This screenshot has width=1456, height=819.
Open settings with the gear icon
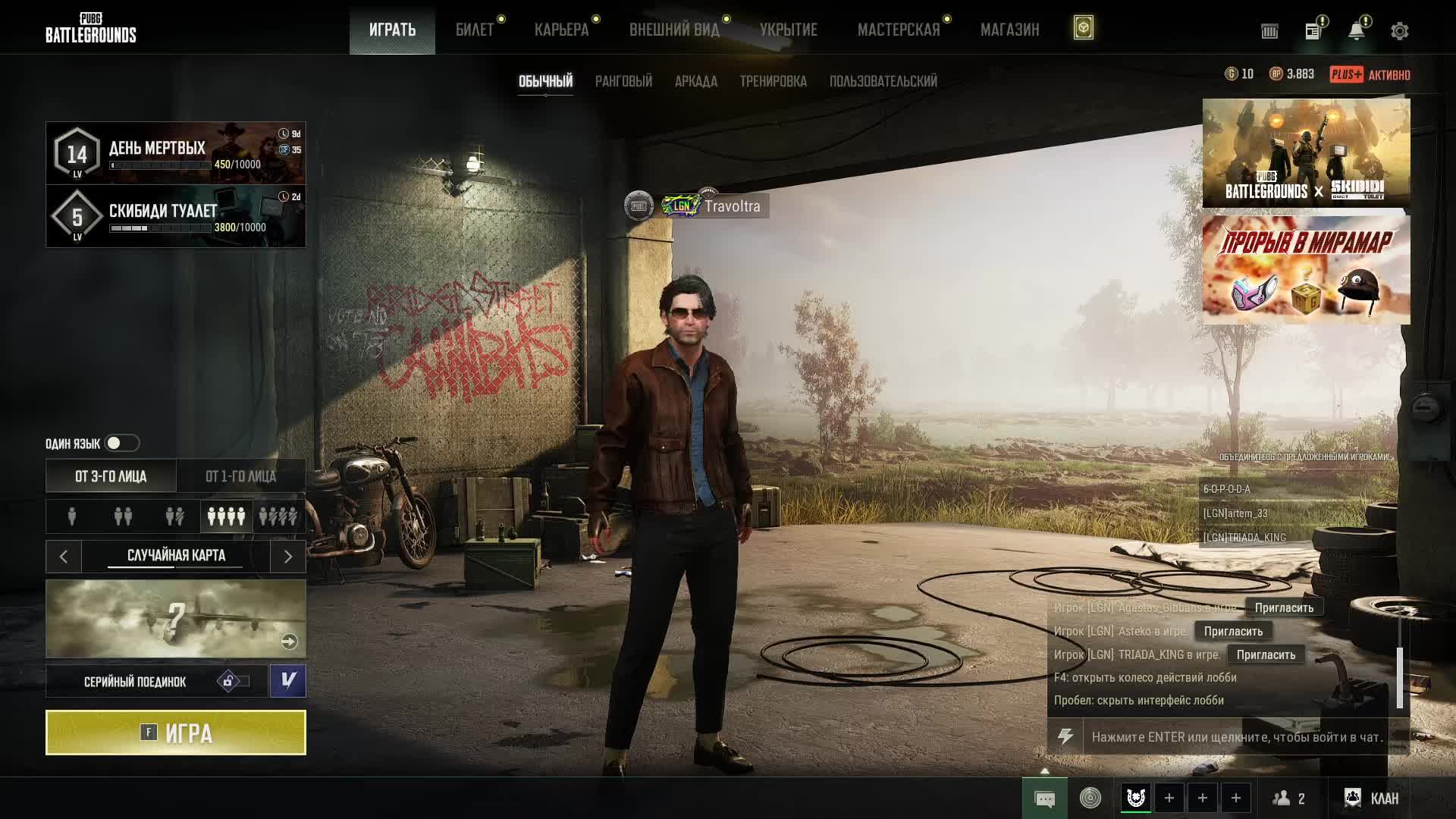[x=1399, y=31]
